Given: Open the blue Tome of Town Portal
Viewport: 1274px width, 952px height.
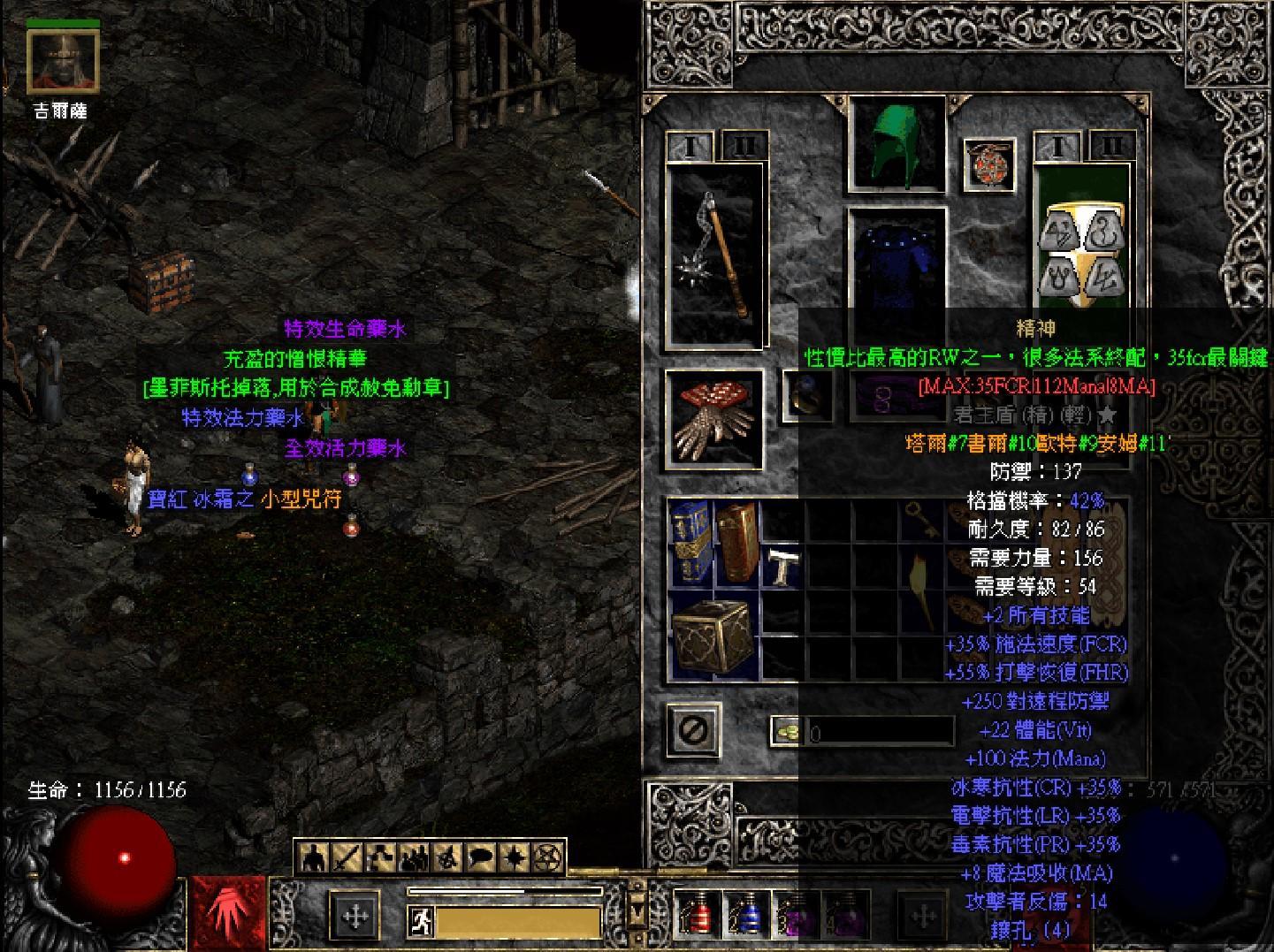Looking at the screenshot, I should [x=692, y=541].
